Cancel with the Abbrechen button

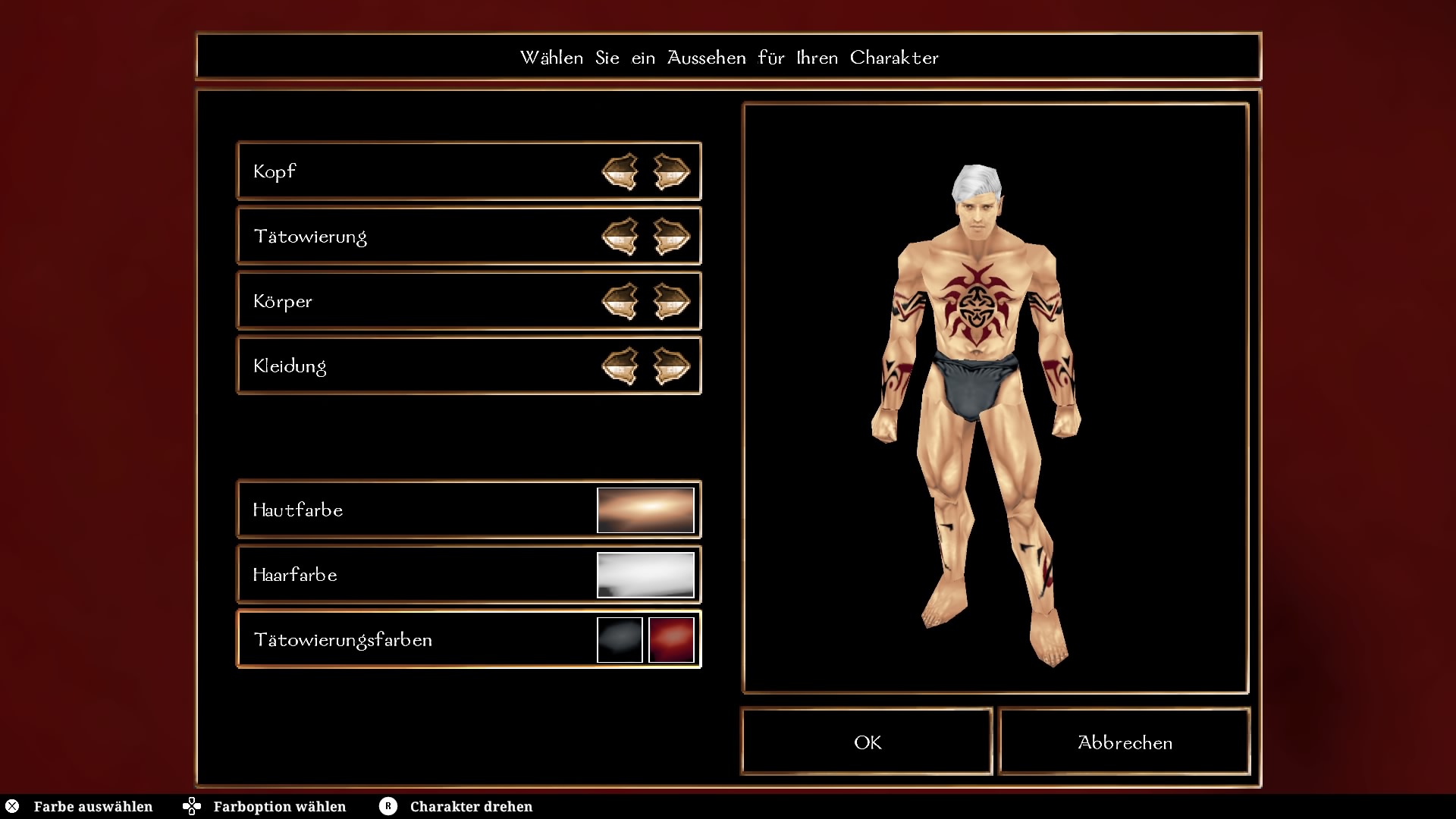pos(1125,742)
